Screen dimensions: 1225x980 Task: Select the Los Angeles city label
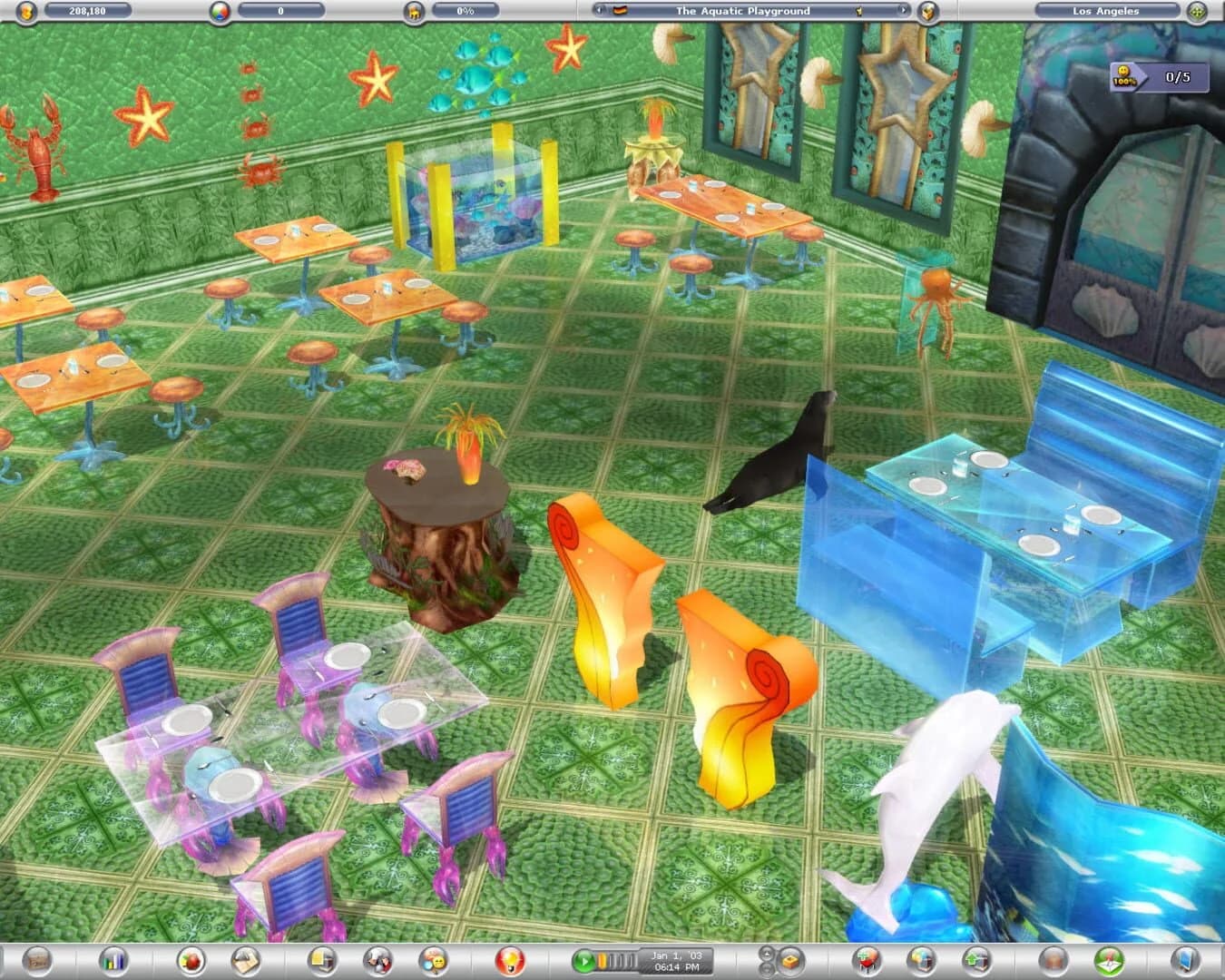1107,12
